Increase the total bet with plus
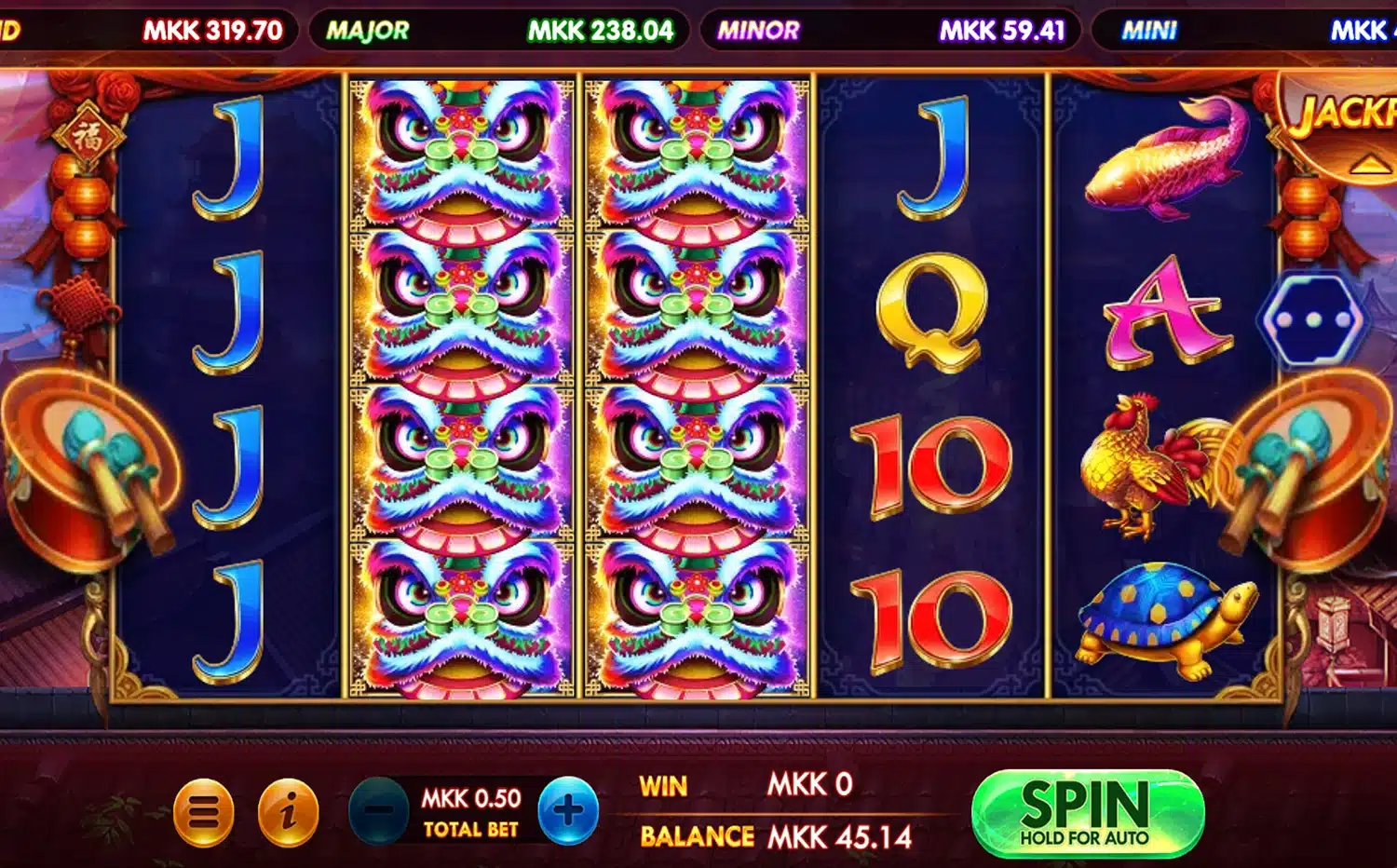This screenshot has height=868, width=1397. click(x=568, y=811)
